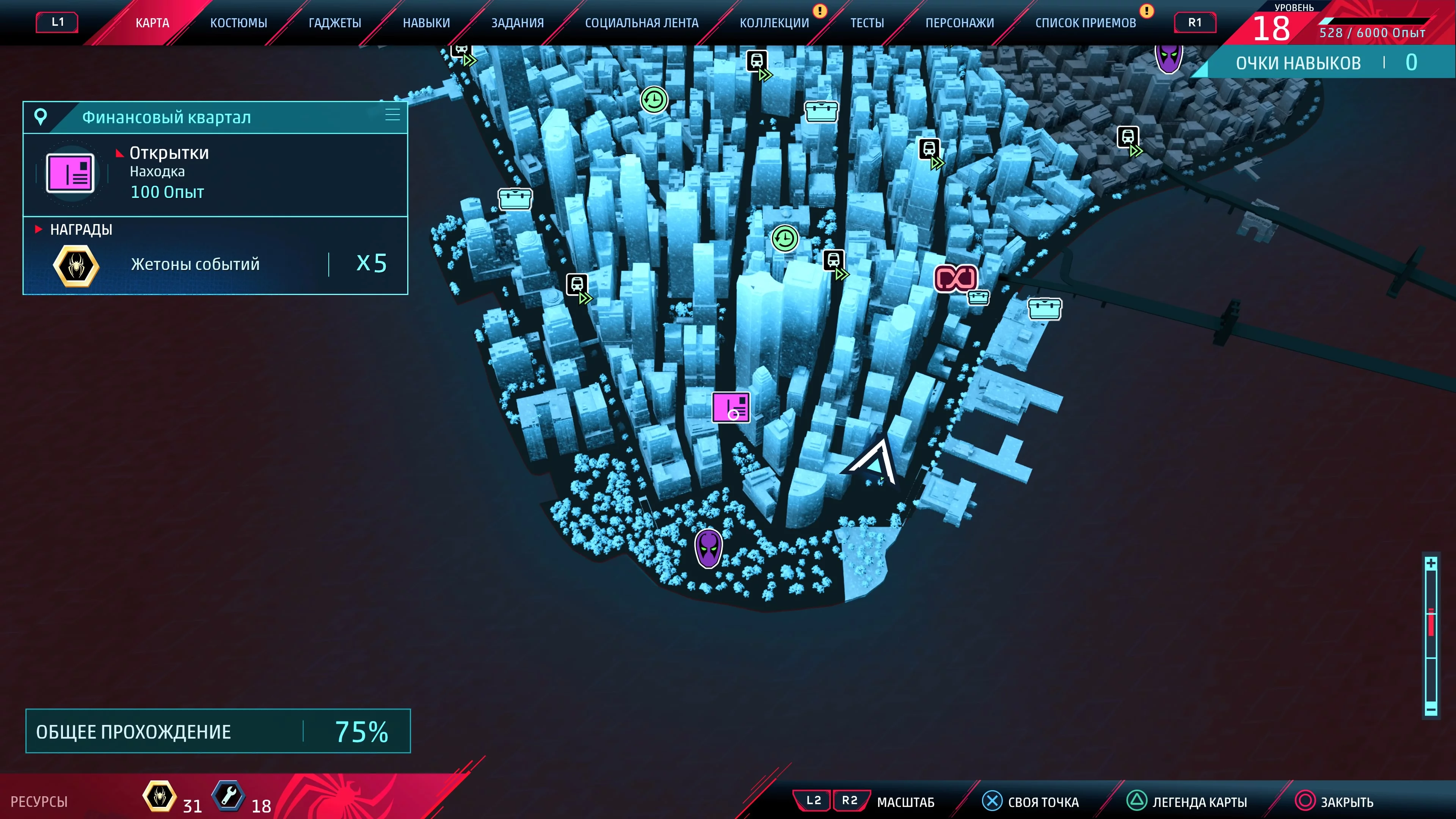Select the purple mask marker near the park
Image resolution: width=1456 pixels, height=819 pixels.
(x=708, y=548)
